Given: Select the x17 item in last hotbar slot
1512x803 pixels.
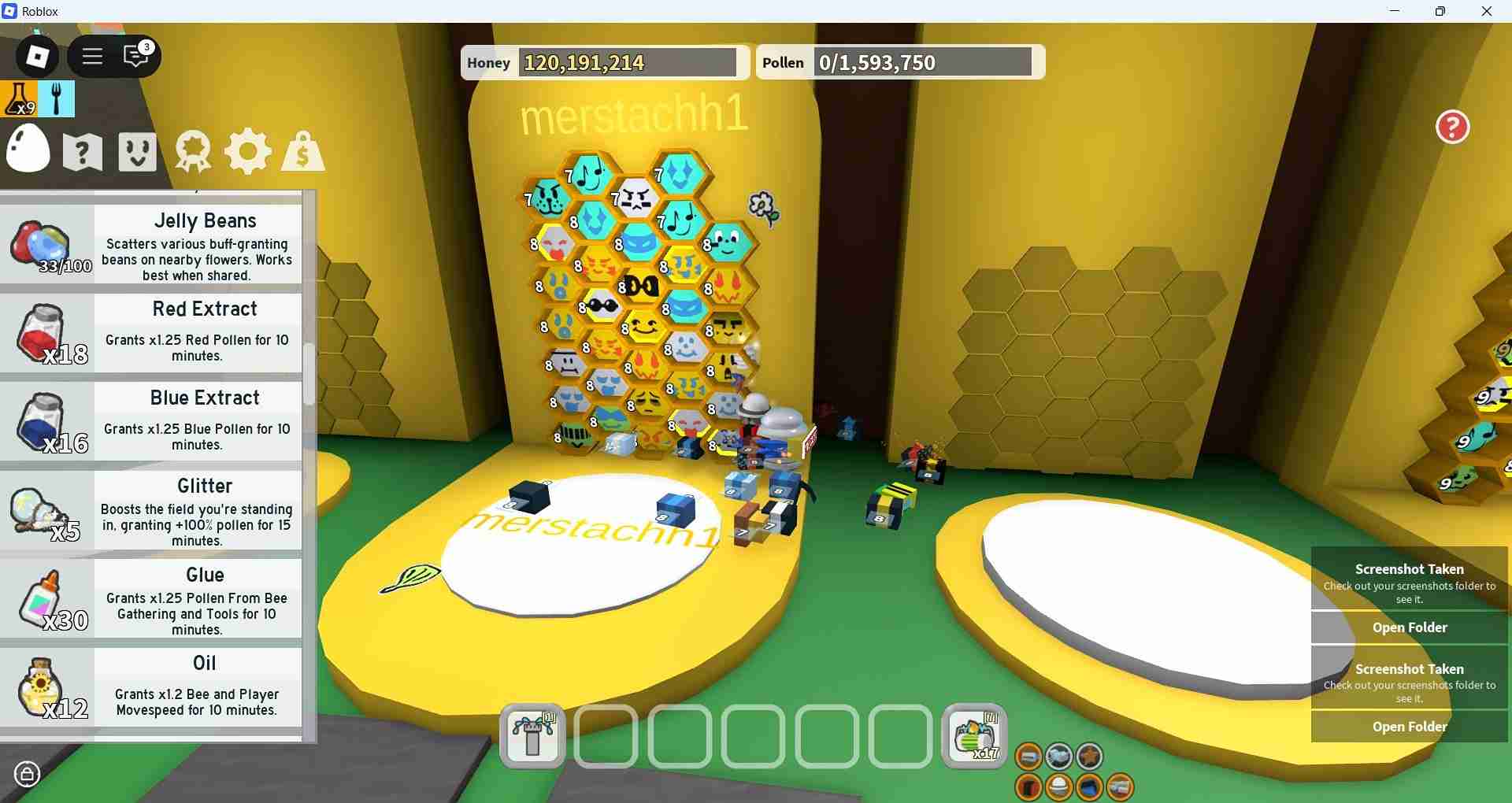Looking at the screenshot, I should pos(973,737).
